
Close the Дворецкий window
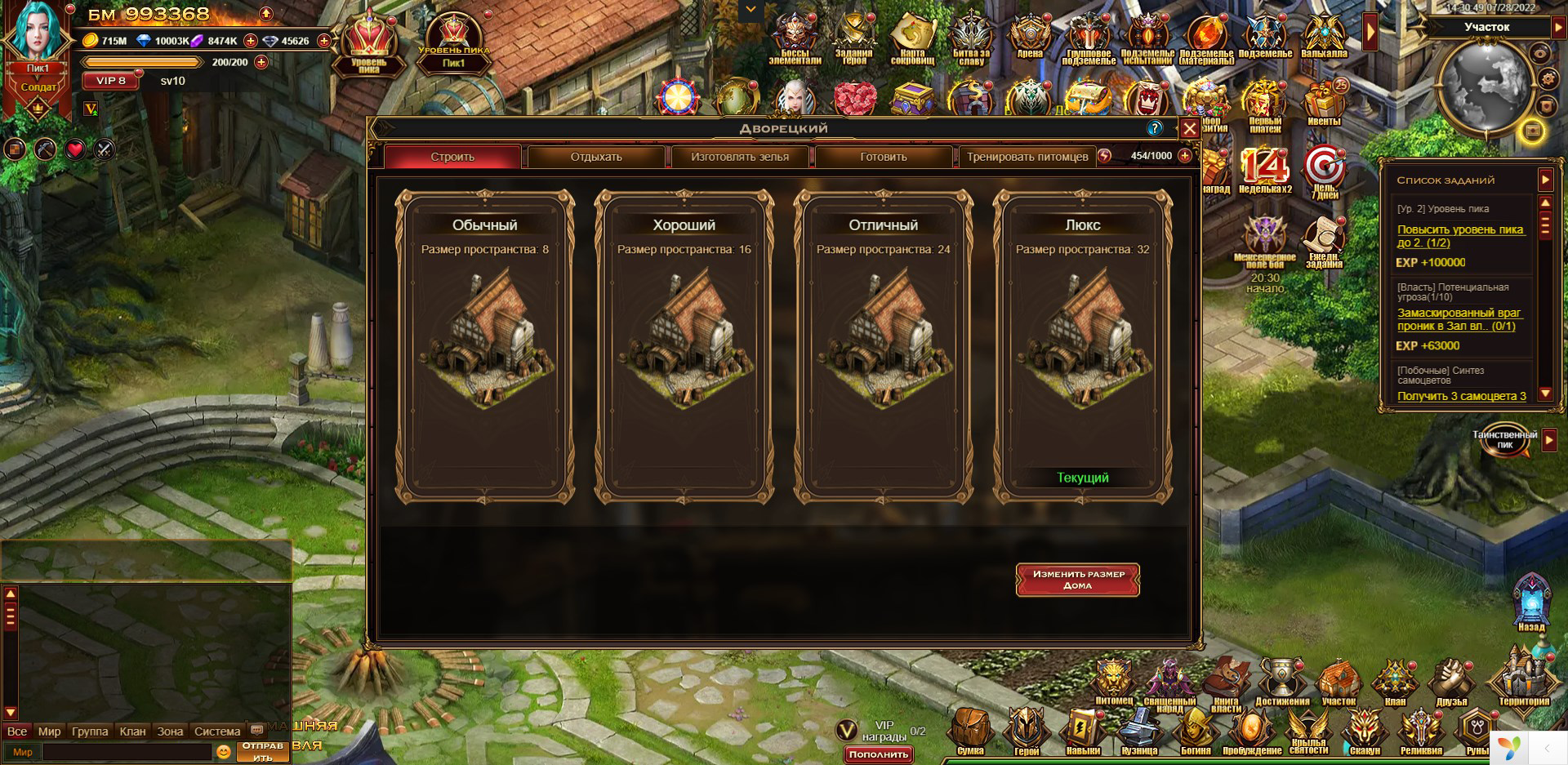1189,129
